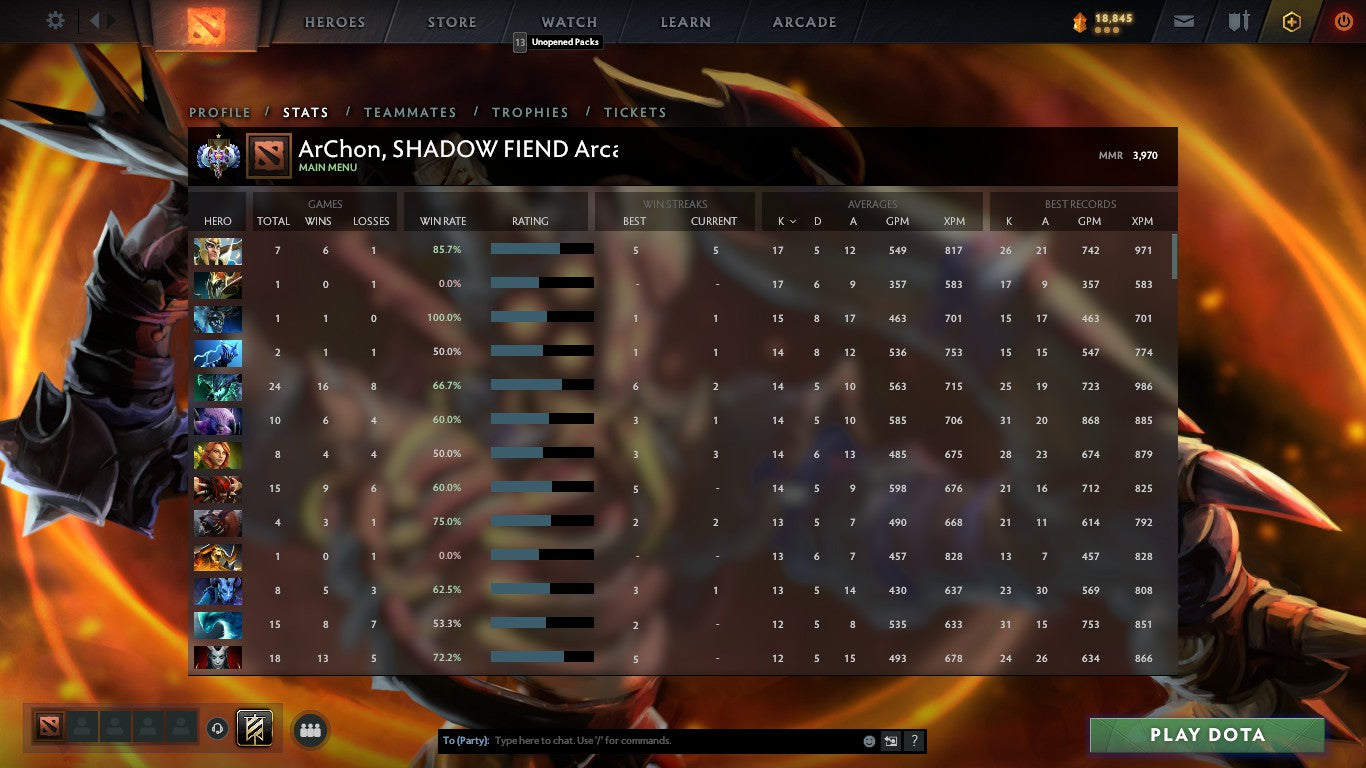The height and width of the screenshot is (768, 1366).
Task: Open the mail inbox icon
Action: [1184, 20]
